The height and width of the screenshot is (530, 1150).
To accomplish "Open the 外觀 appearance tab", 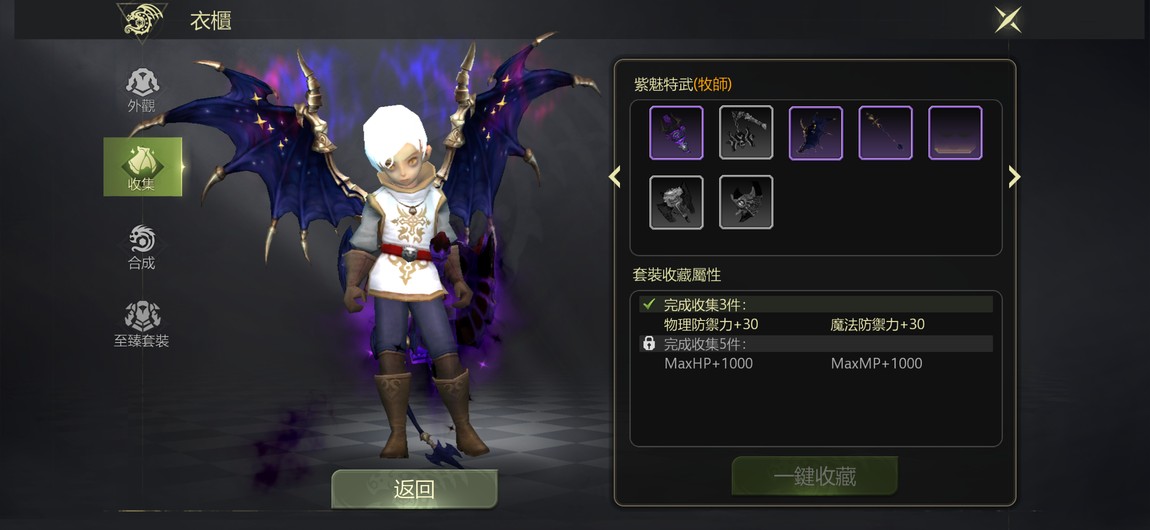I will (x=142, y=90).
